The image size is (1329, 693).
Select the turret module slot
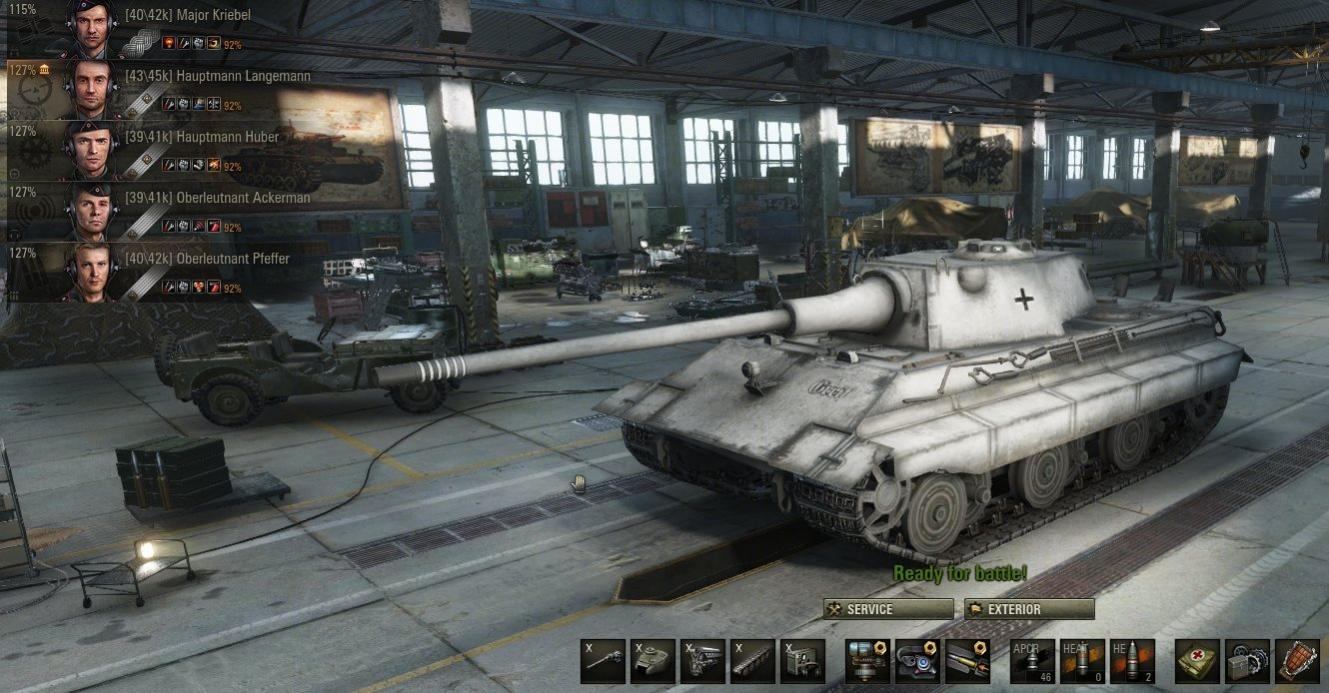click(653, 661)
